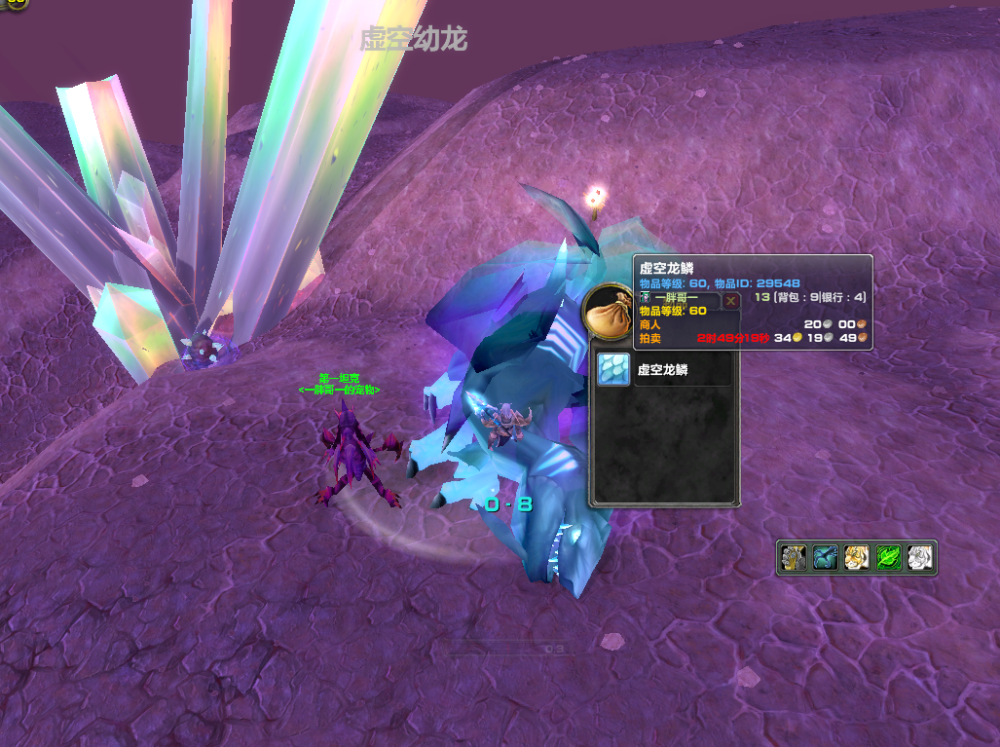
Task: Activate the stone fist with gold icon
Action: tap(793, 558)
